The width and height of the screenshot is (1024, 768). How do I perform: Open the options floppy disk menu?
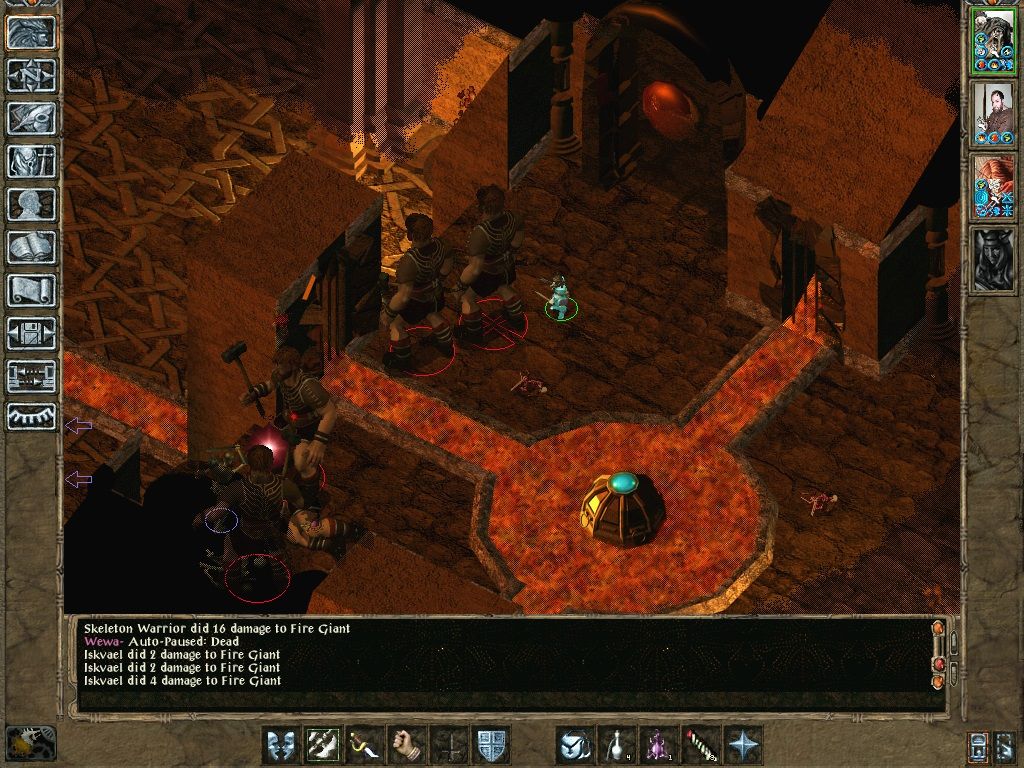click(x=31, y=333)
